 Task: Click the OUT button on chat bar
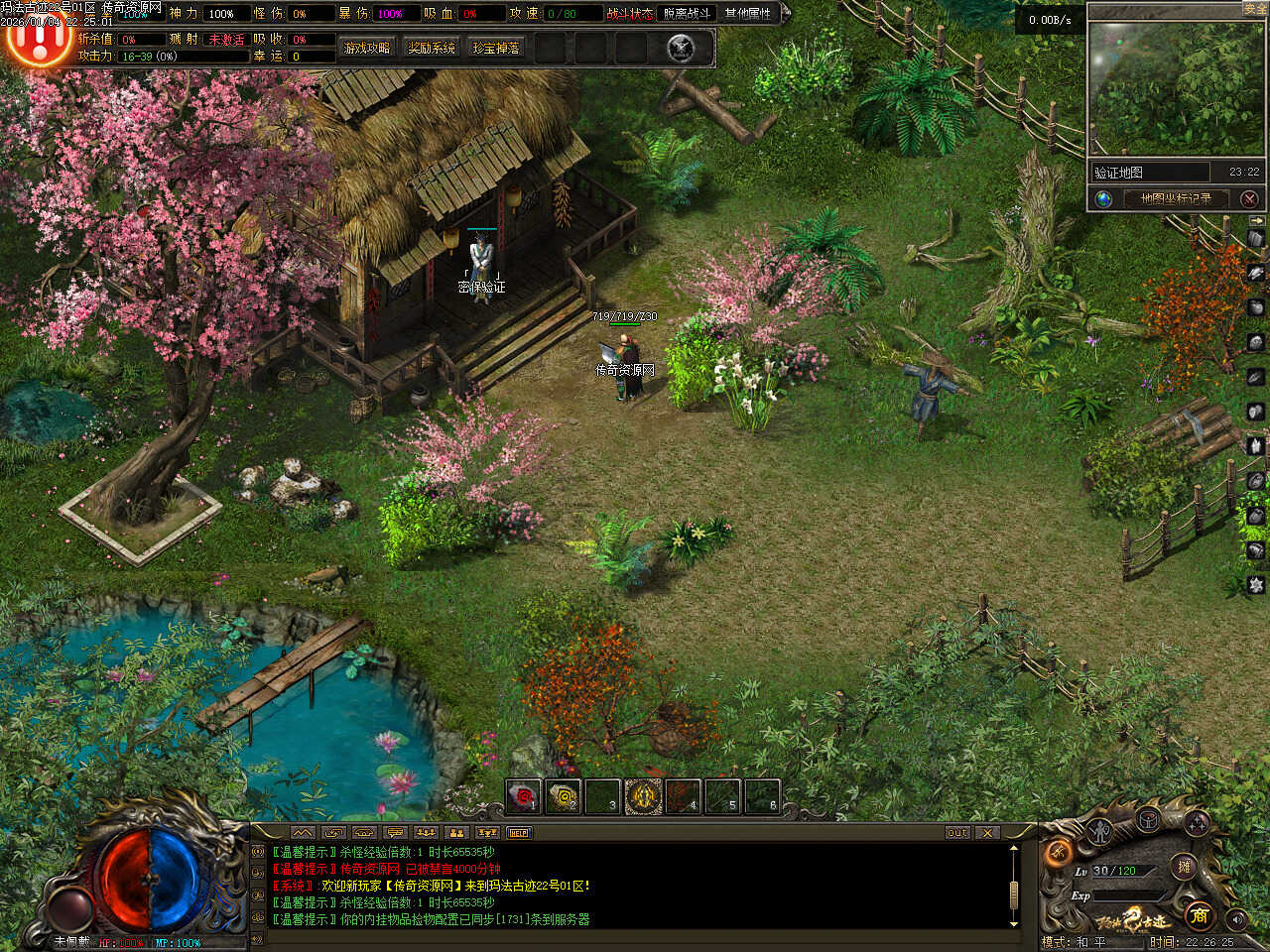(x=957, y=833)
